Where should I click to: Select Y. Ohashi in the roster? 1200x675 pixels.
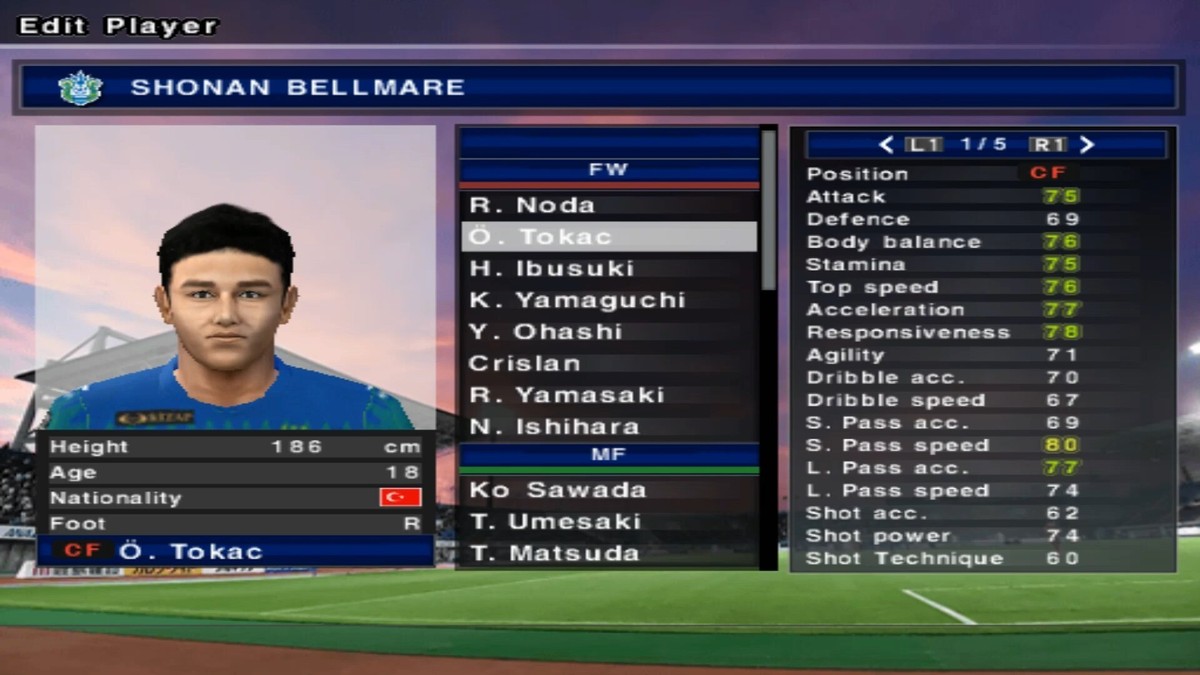(608, 332)
